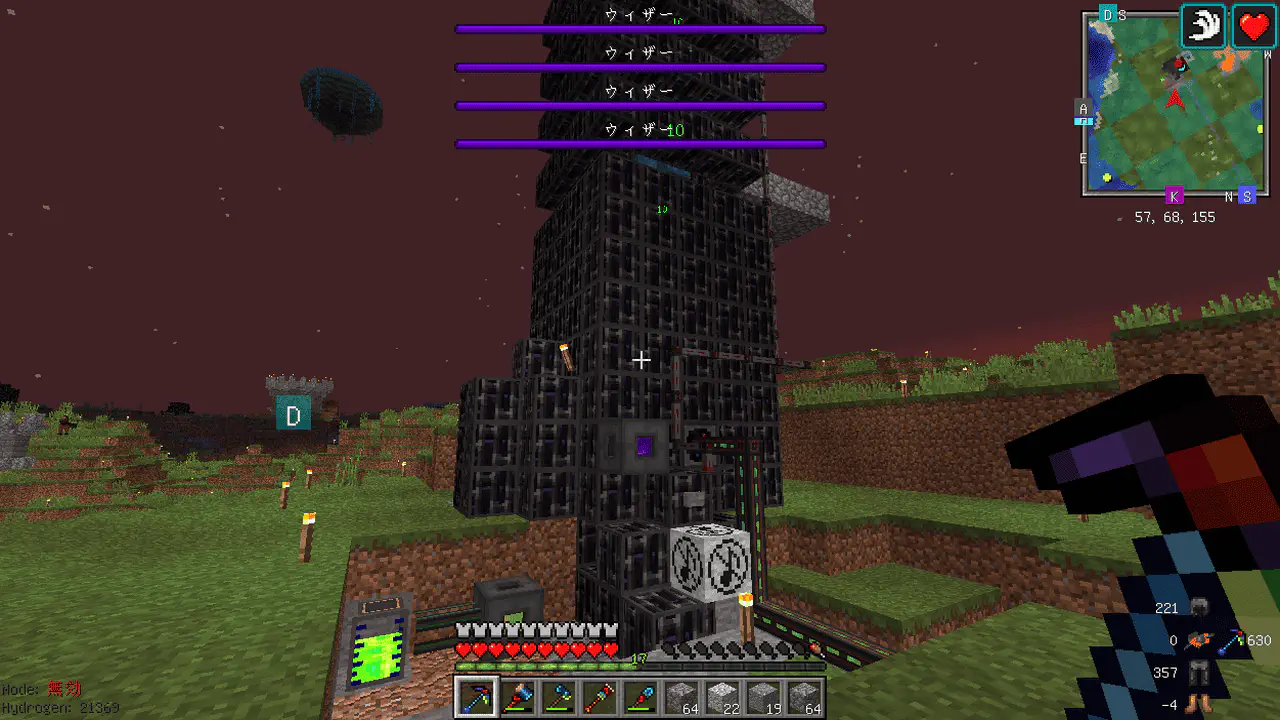This screenshot has height=720, width=1280.
Task: Select the gray A waypoint on minimap edge
Action: (1083, 109)
